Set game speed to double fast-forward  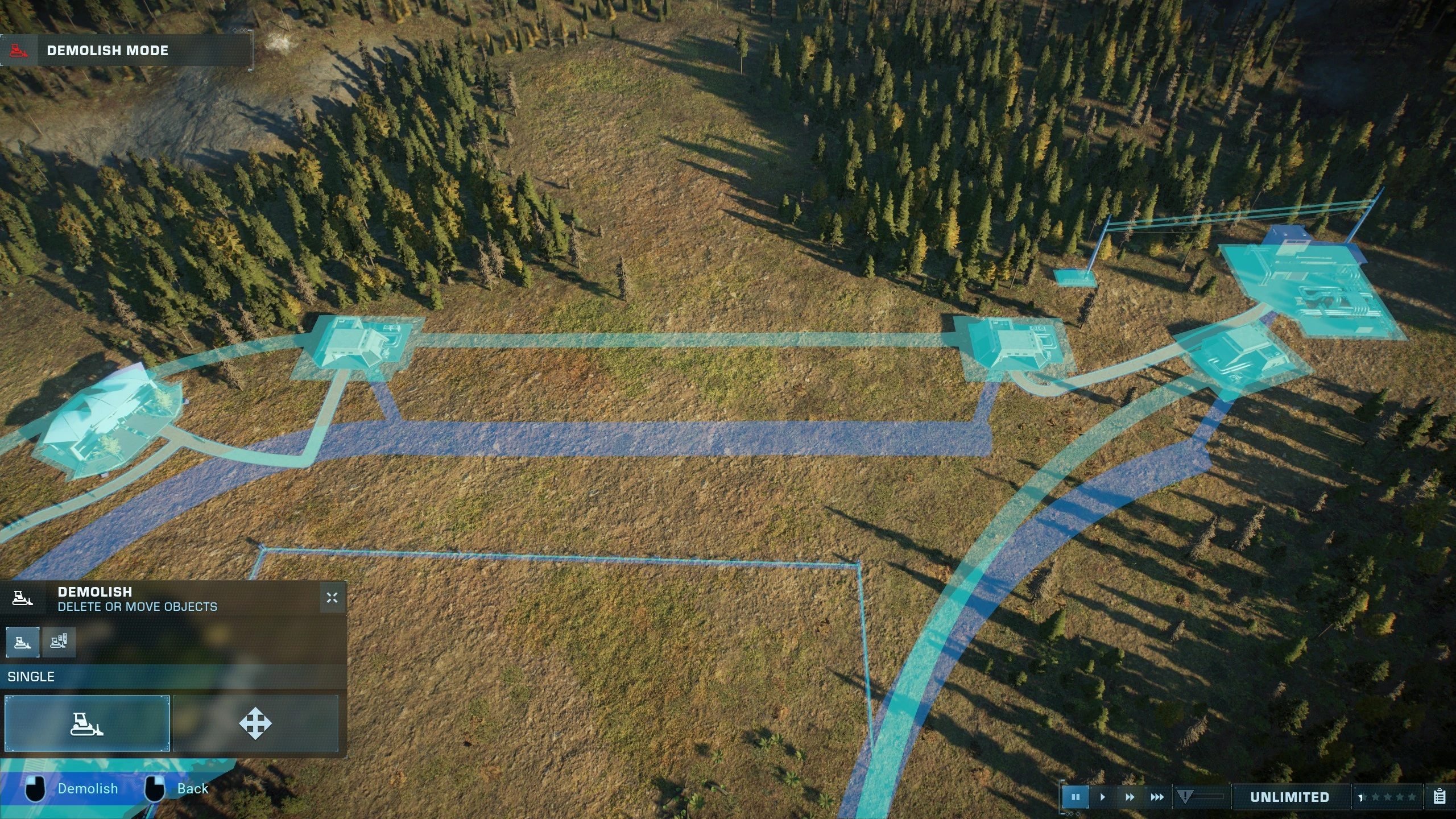[x=1130, y=797]
